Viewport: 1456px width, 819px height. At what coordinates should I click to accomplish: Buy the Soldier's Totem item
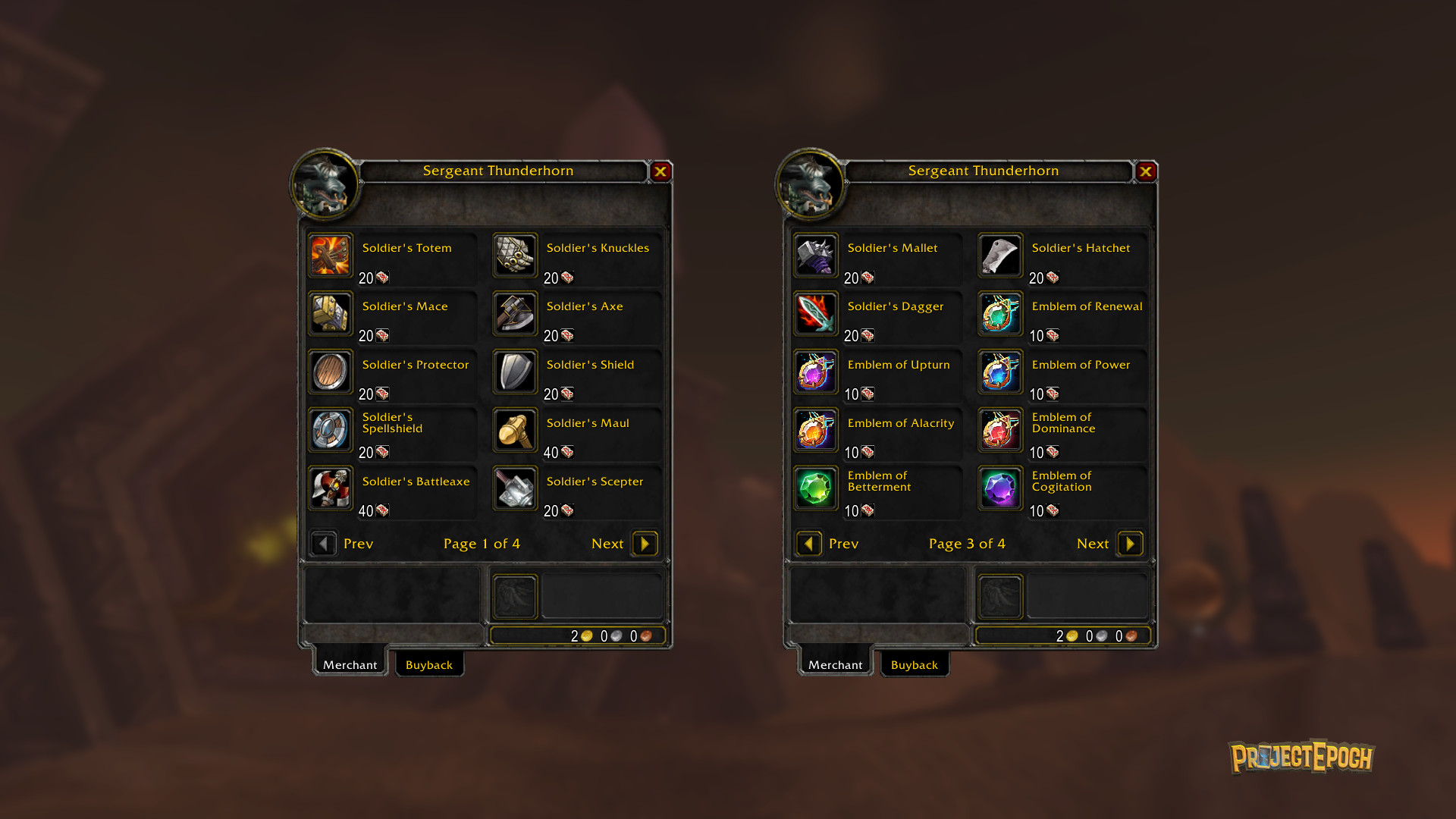click(x=331, y=255)
